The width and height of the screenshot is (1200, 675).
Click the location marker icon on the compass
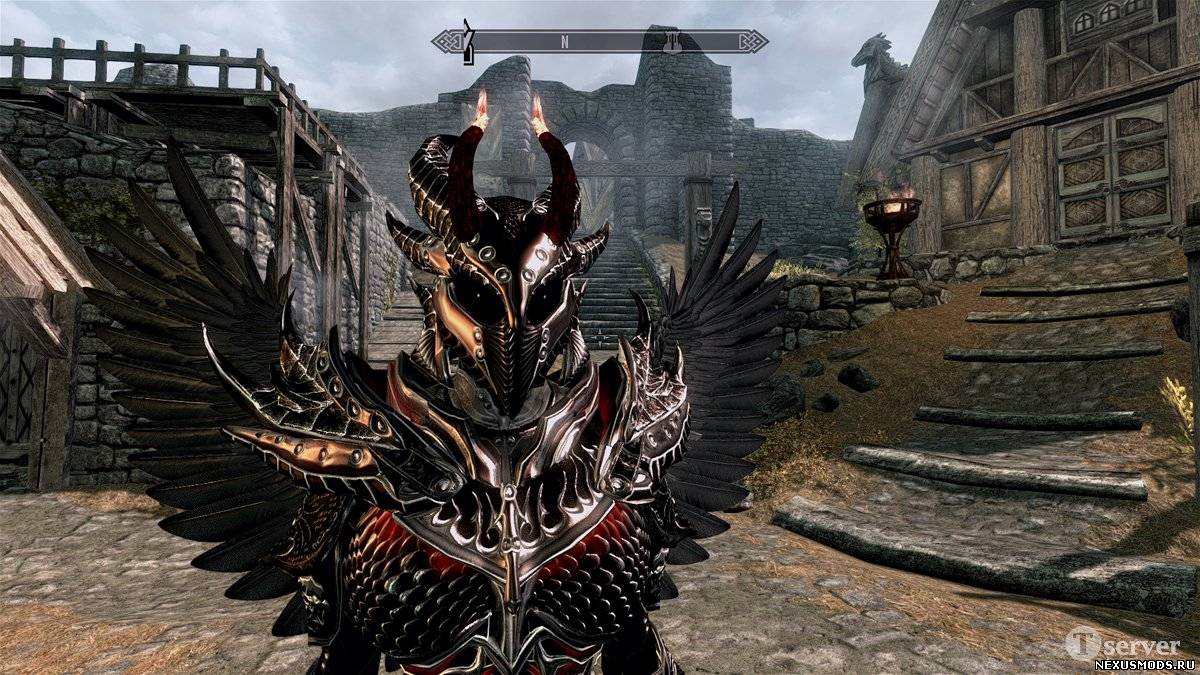[x=674, y=41]
